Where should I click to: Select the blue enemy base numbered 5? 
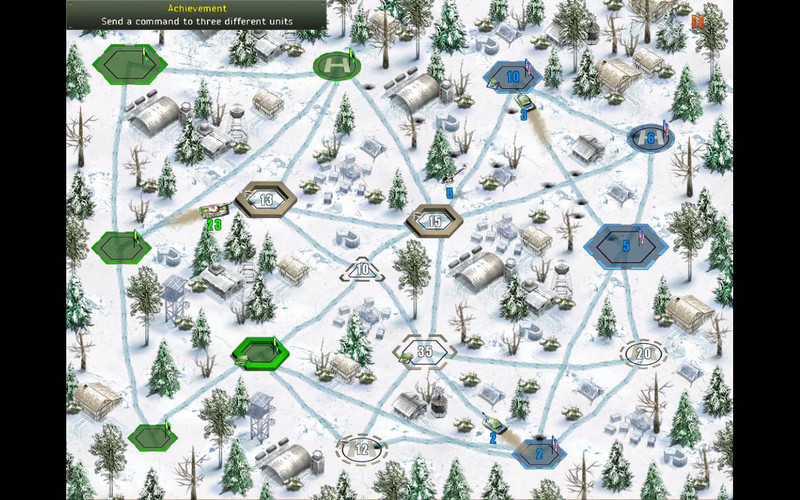[x=625, y=245]
